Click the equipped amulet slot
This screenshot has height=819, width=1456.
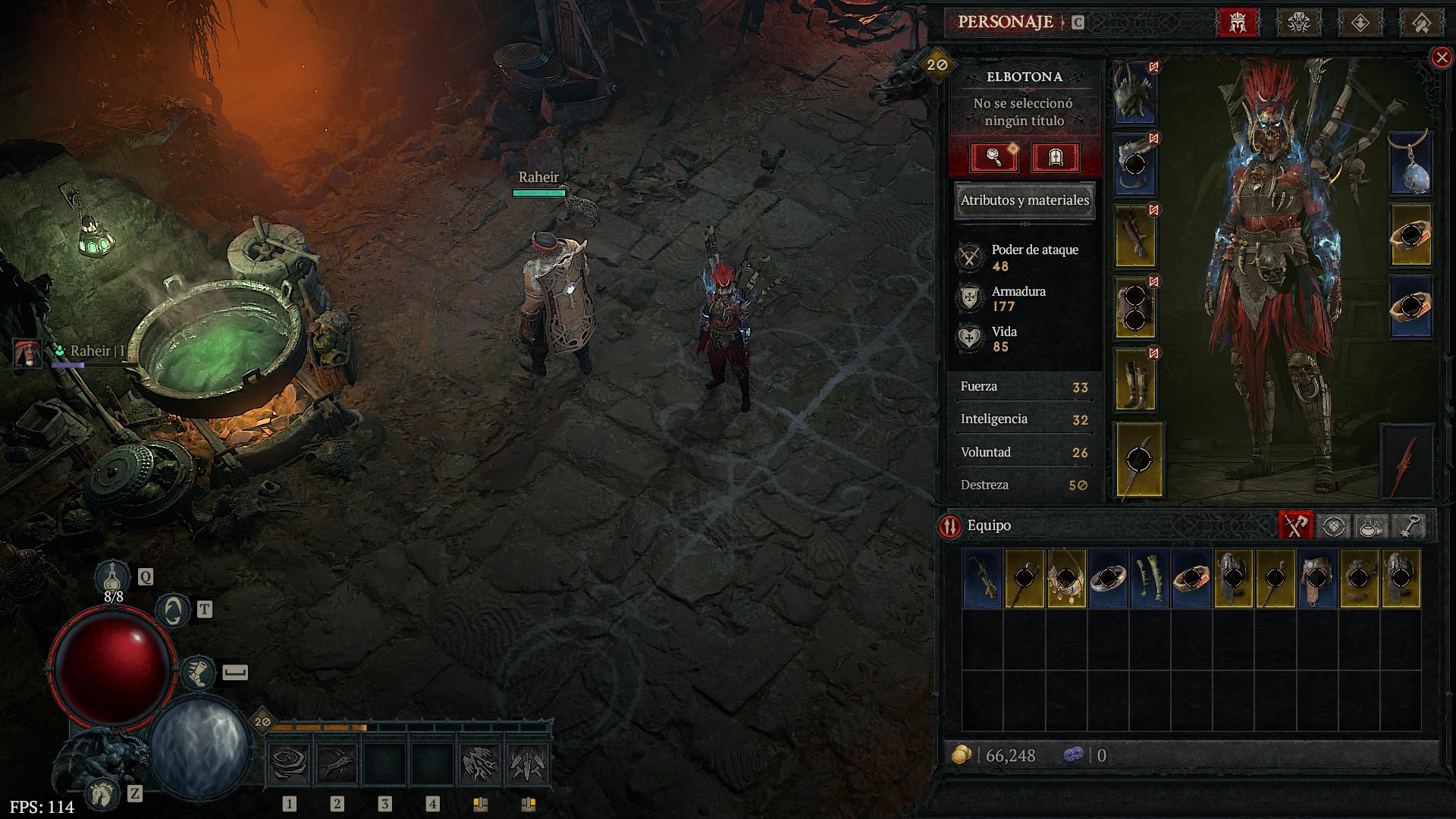1410,165
